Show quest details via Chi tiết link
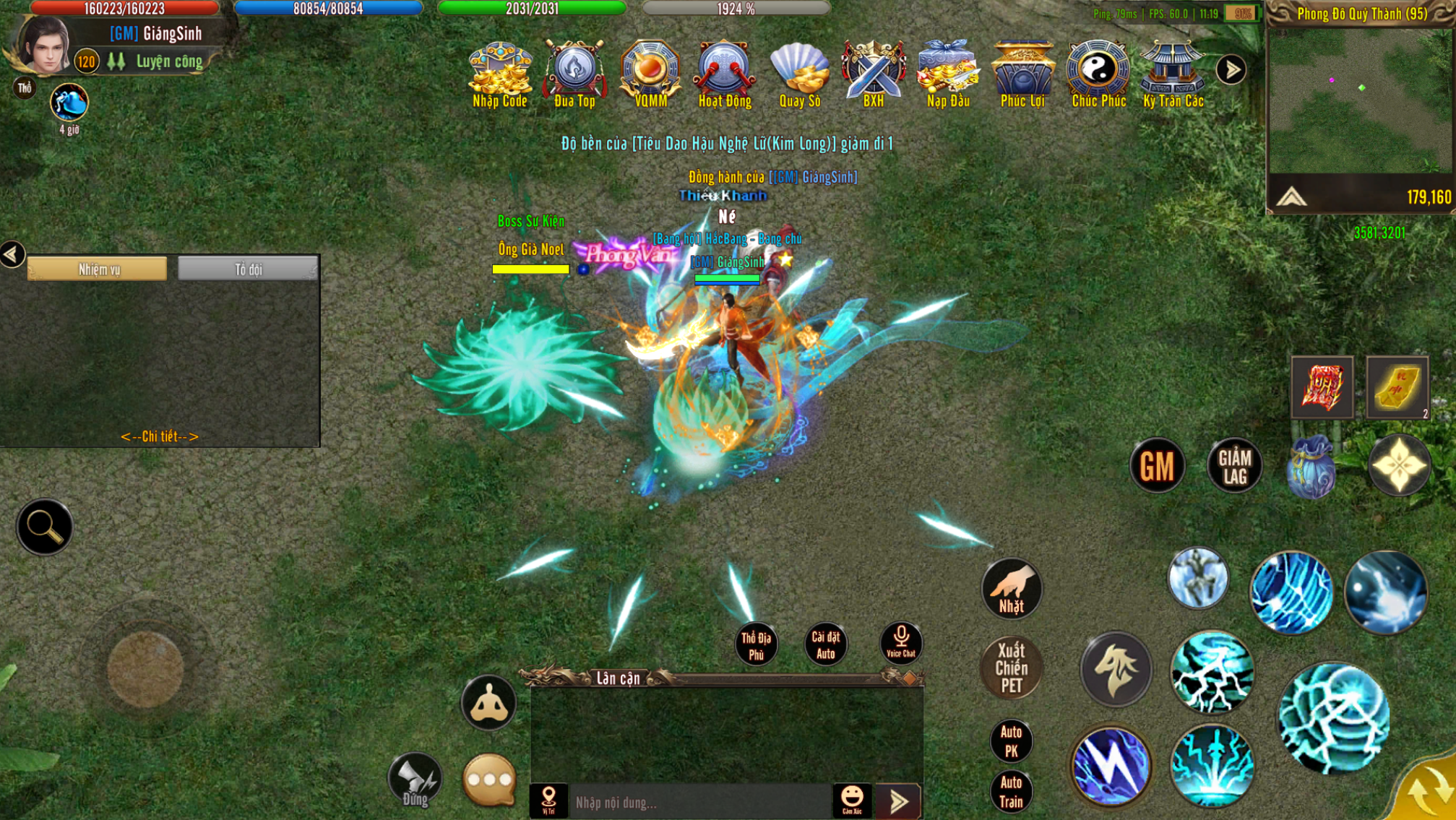Screen dimensions: 1456x820 point(159,436)
